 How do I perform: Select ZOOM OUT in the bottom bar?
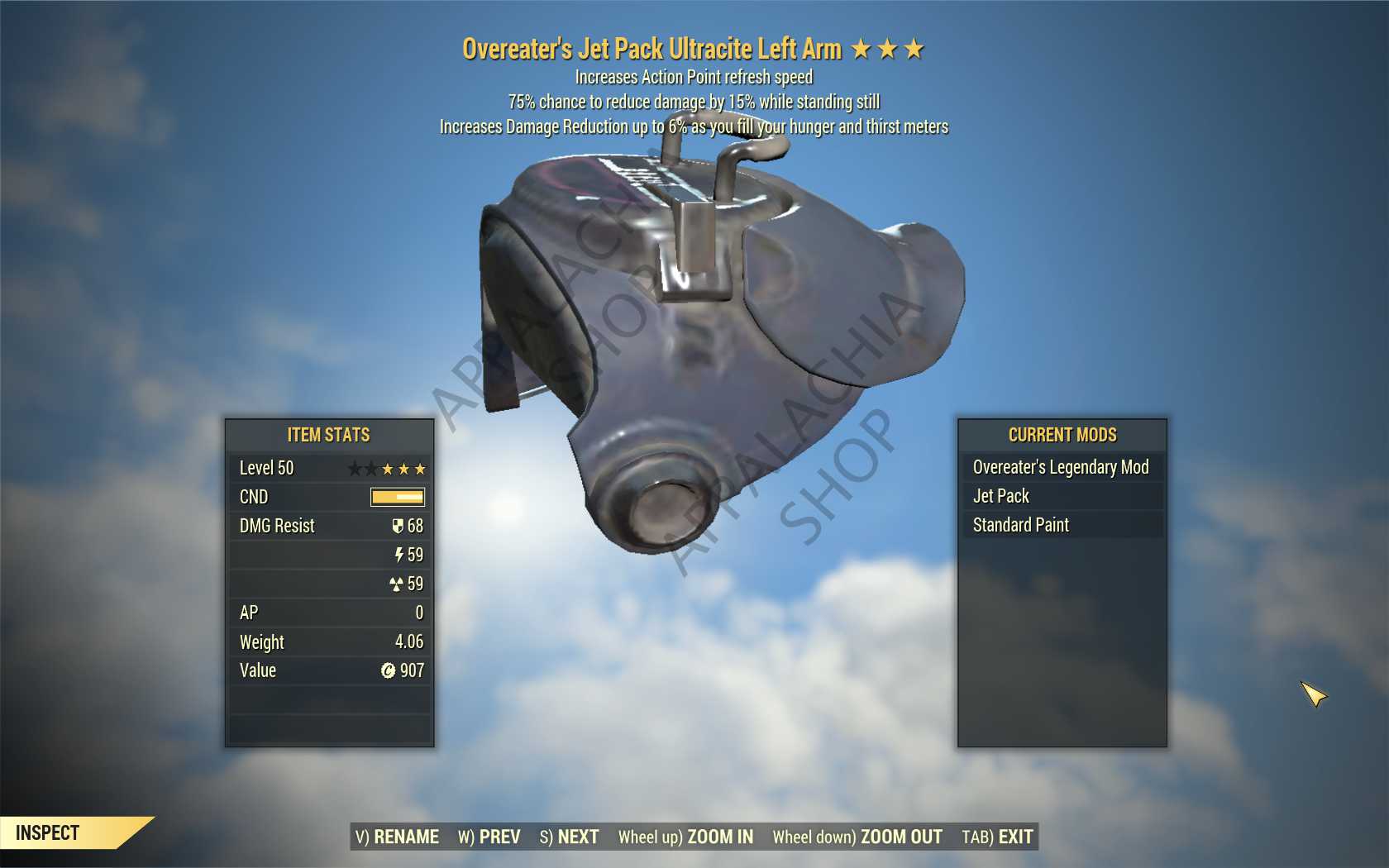[x=857, y=837]
